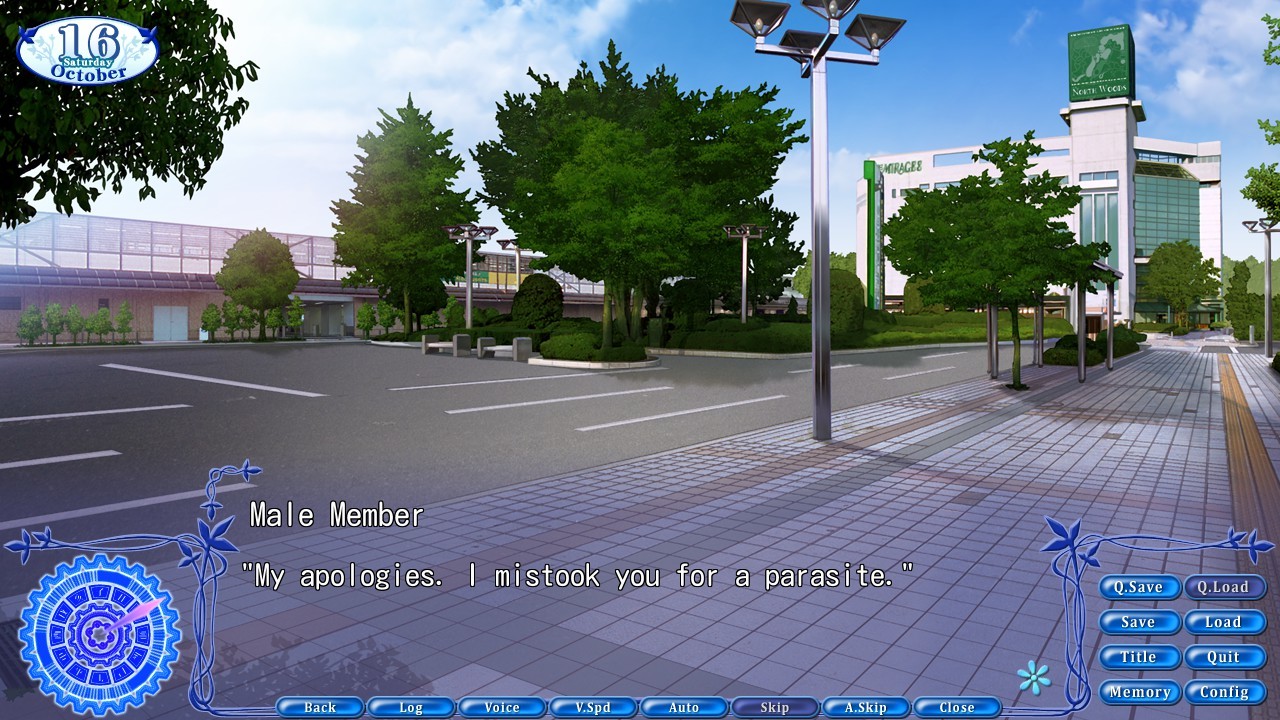1280x720 pixels.
Task: Enable A.Skip automatic skipping
Action: tap(866, 707)
